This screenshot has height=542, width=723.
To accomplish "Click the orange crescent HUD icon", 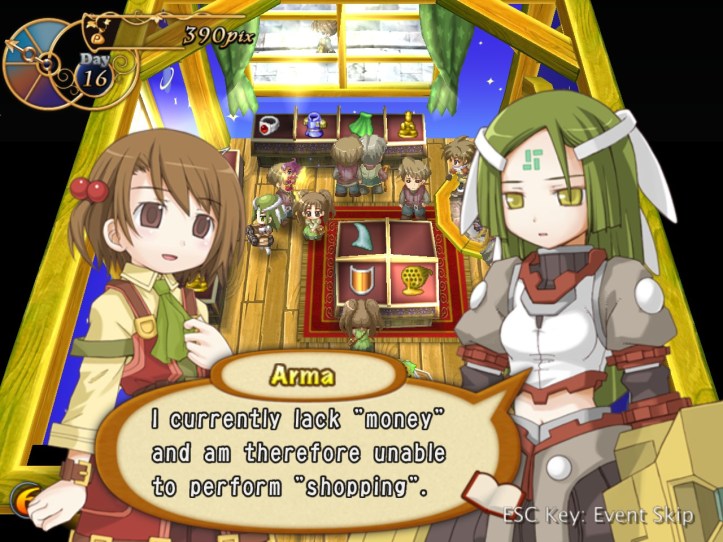I will [22, 500].
